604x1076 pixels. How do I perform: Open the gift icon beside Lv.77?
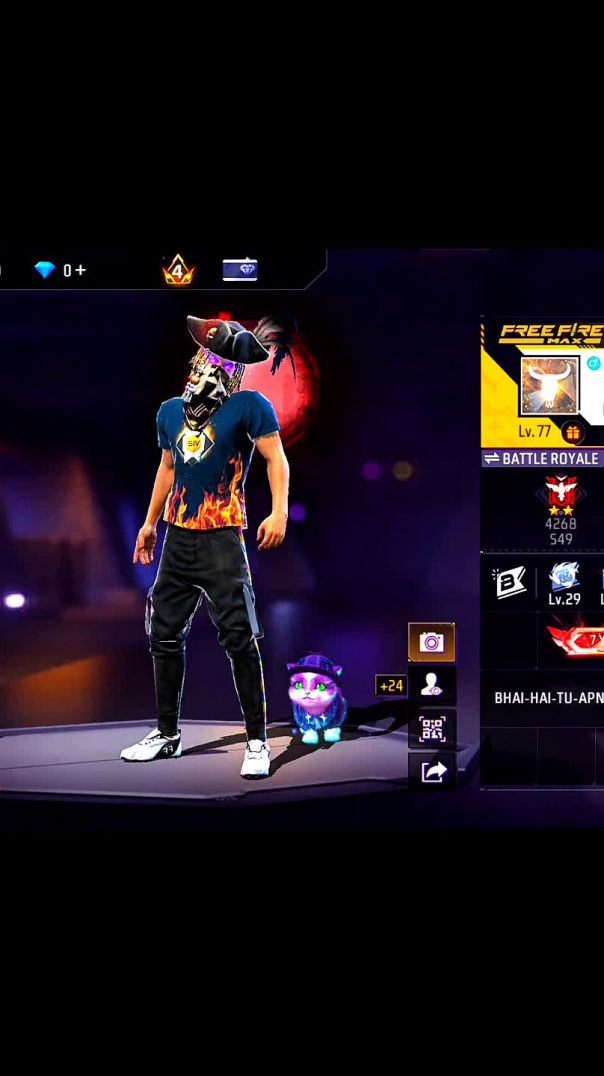tap(572, 432)
